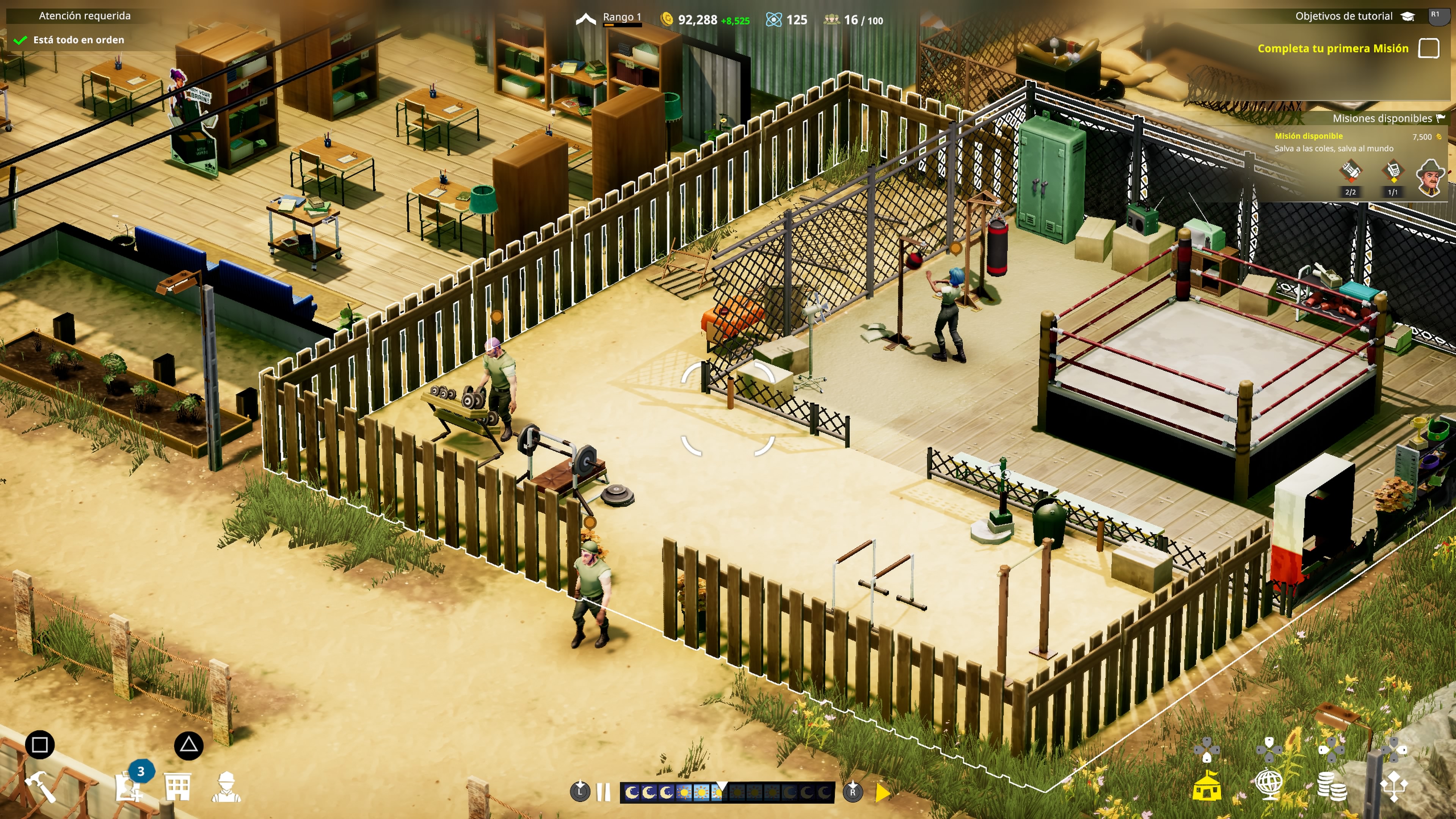
Task: Open the world globe map icon
Action: [1269, 786]
